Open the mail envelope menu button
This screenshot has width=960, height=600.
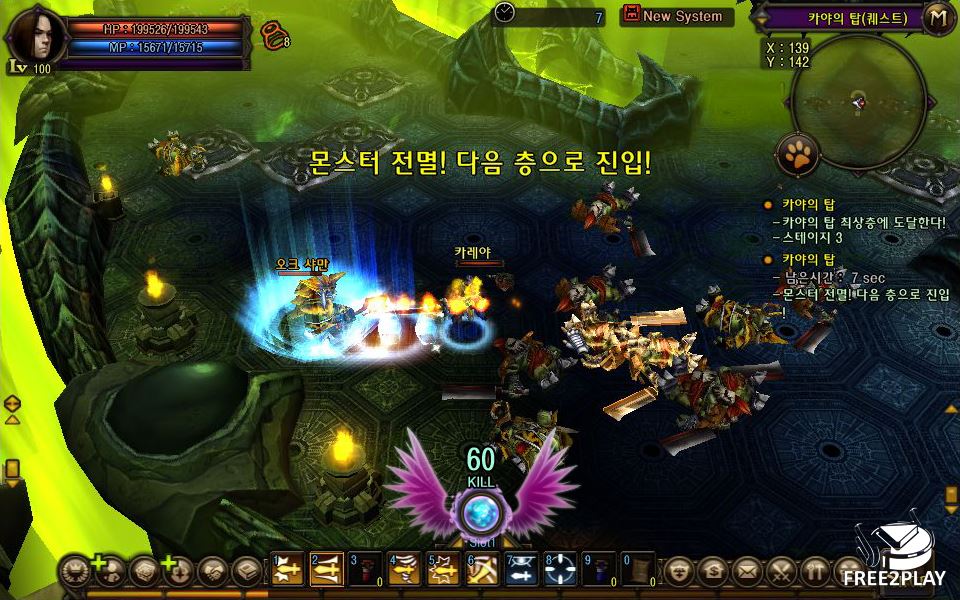746,571
